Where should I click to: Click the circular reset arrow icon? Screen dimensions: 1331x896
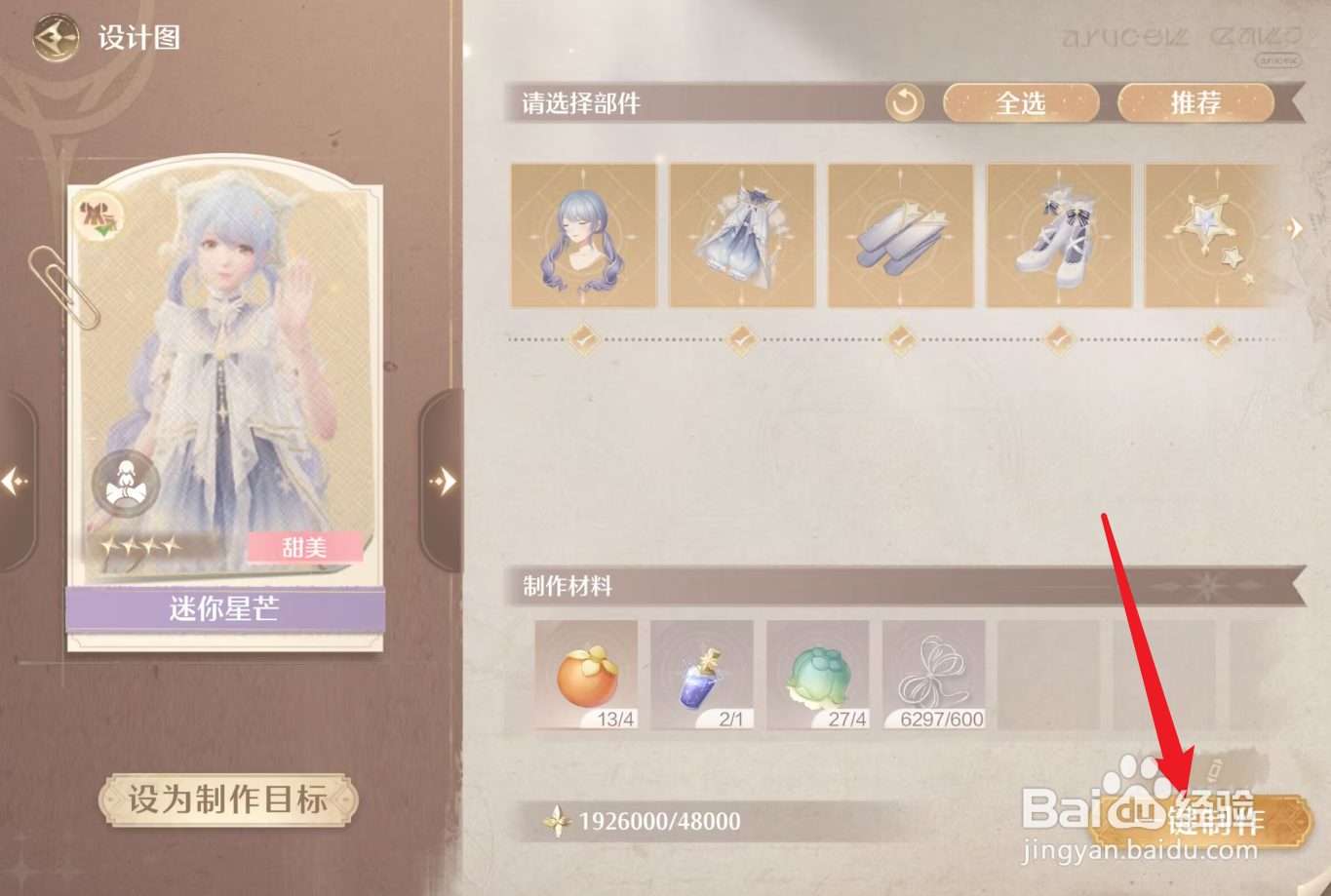tap(902, 102)
